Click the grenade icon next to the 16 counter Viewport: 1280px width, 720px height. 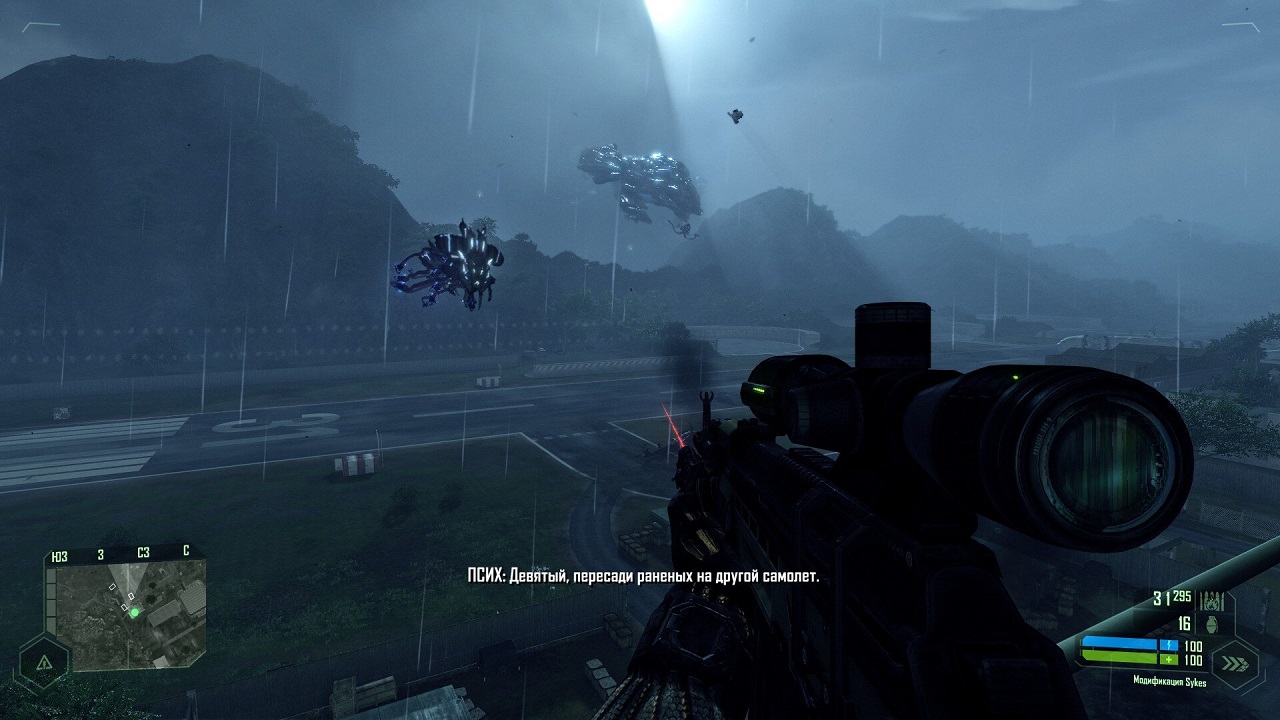pyautogui.click(x=1211, y=623)
